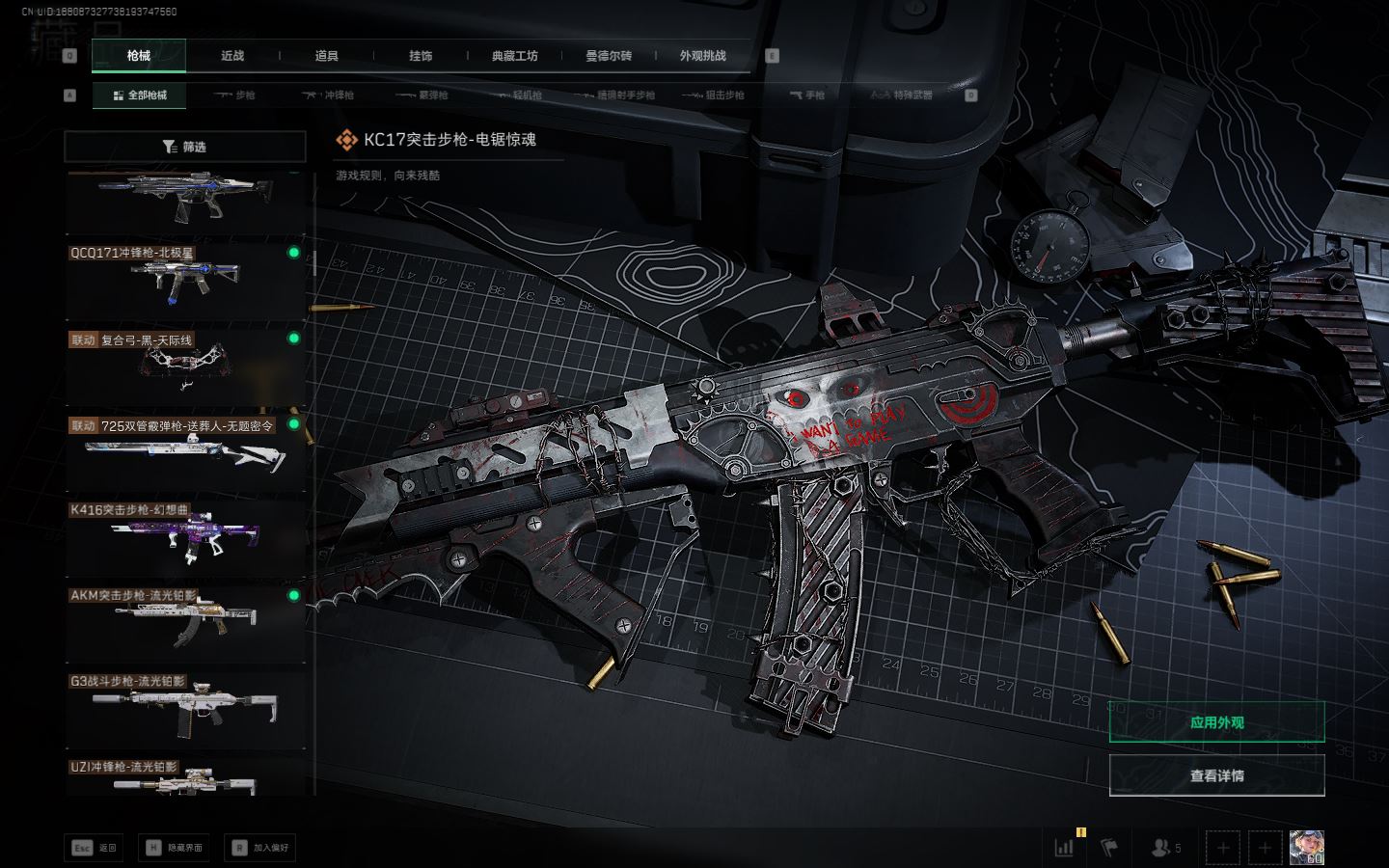Switch to the 近战 (melee) tab
The width and height of the screenshot is (1389, 868).
tap(232, 56)
